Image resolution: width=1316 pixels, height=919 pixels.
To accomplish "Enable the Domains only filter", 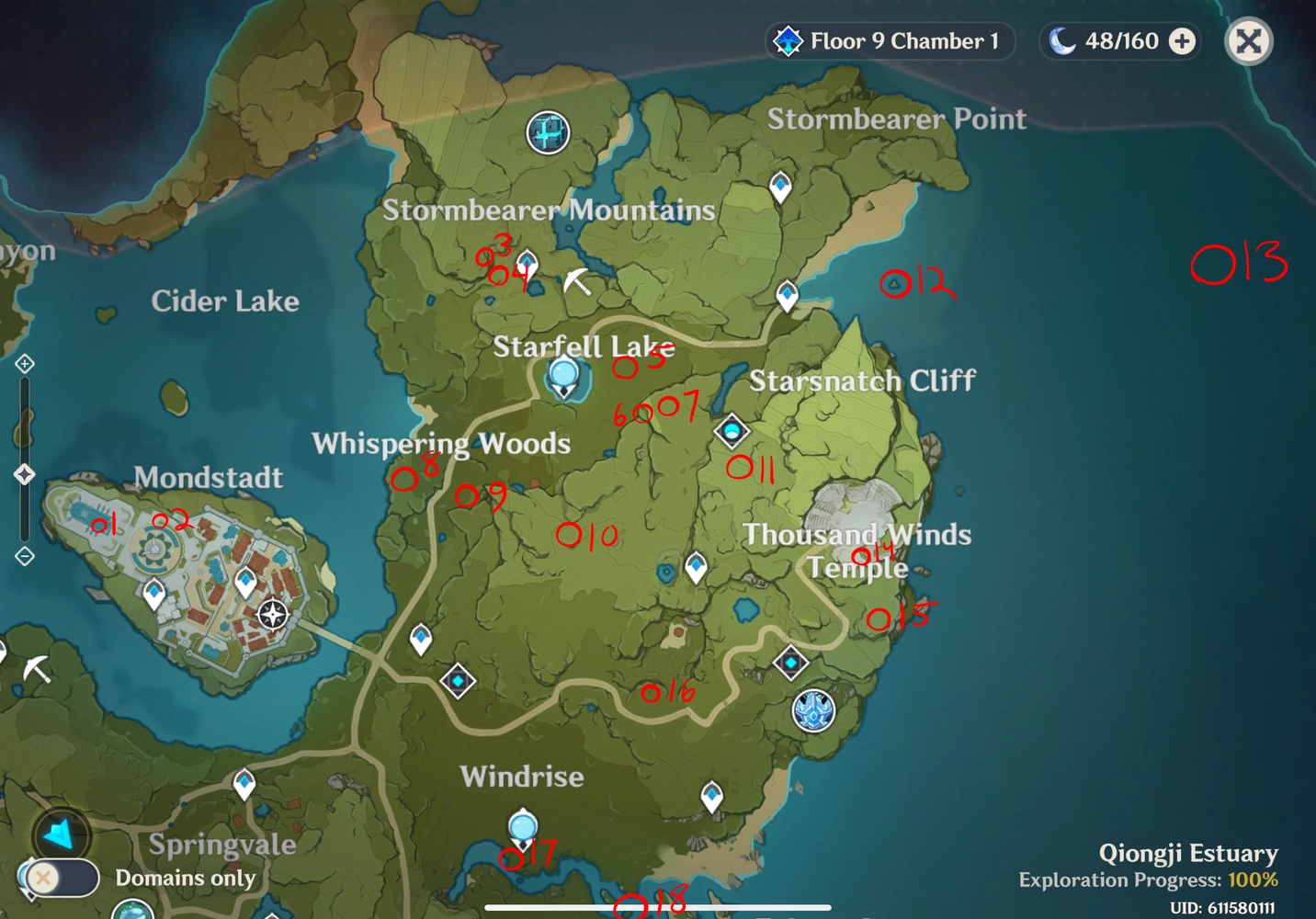I will click(61, 879).
